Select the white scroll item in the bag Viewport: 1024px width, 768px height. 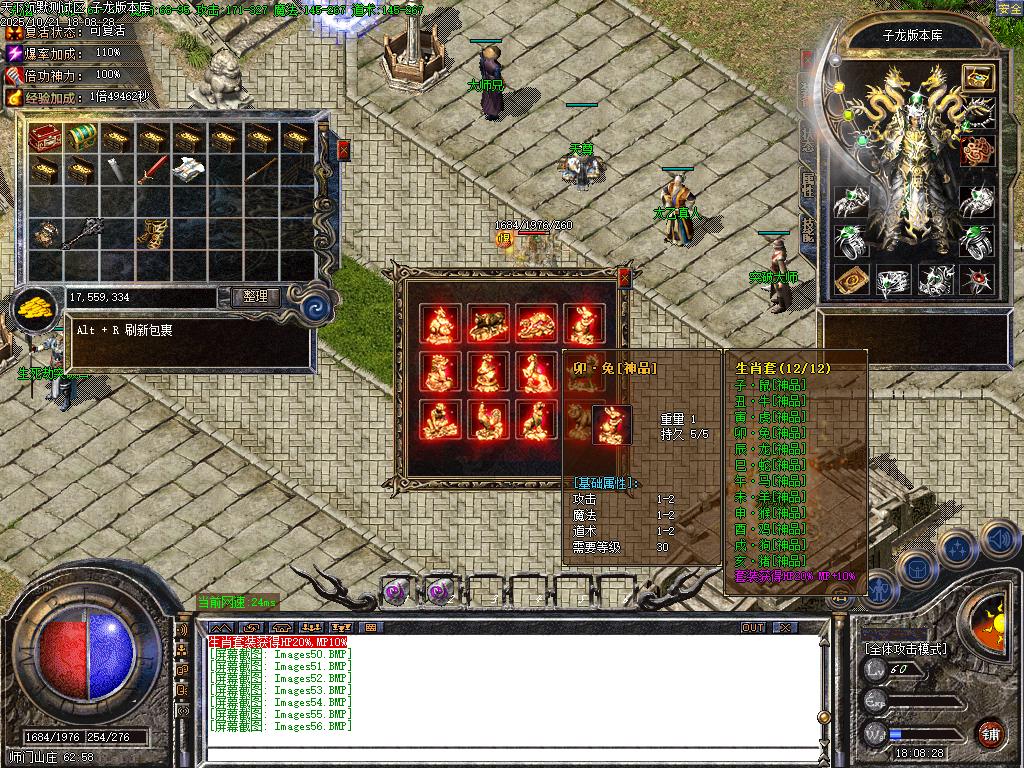pyautogui.click(x=188, y=171)
